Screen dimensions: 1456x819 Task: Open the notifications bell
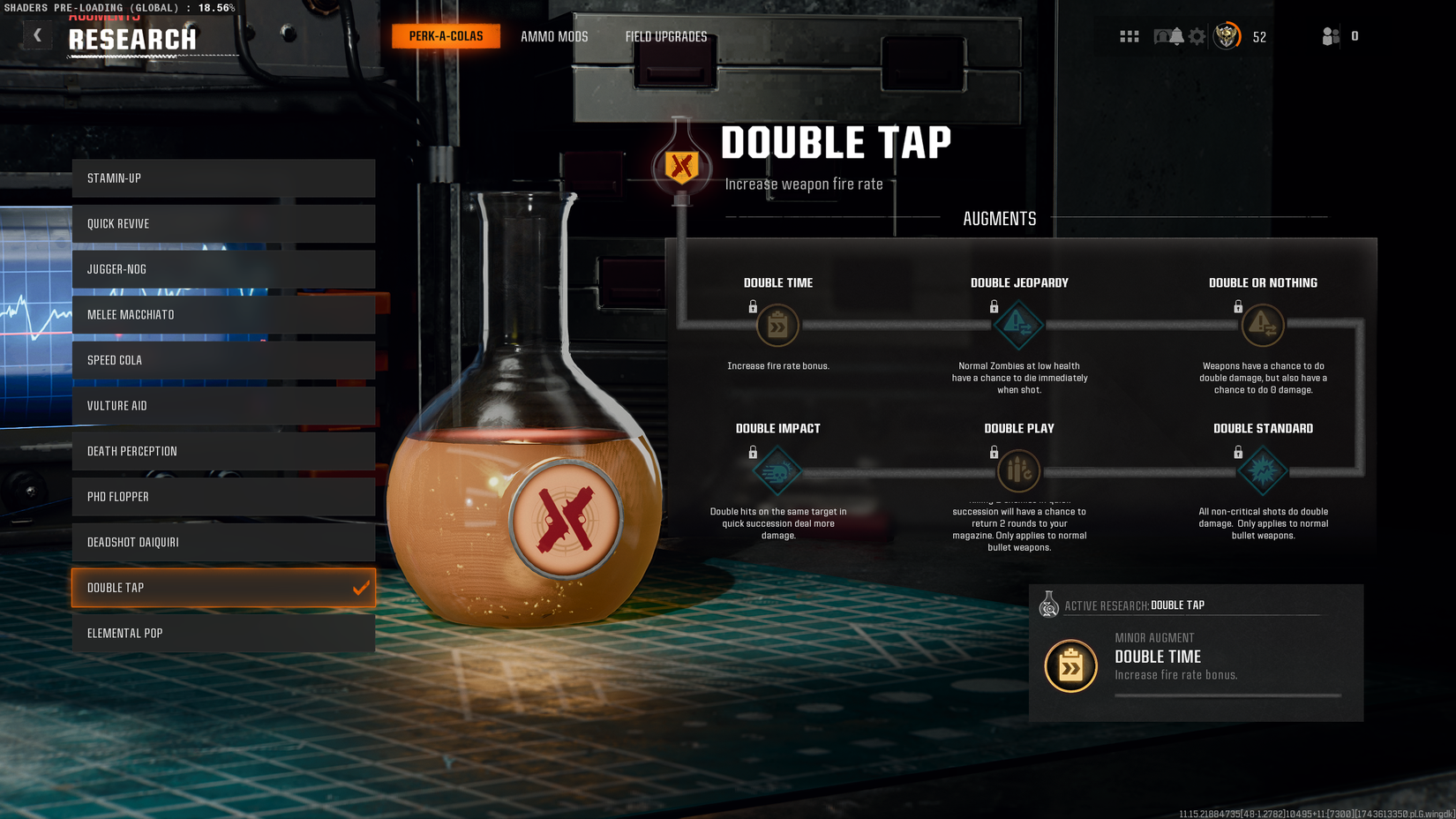[x=1175, y=35]
